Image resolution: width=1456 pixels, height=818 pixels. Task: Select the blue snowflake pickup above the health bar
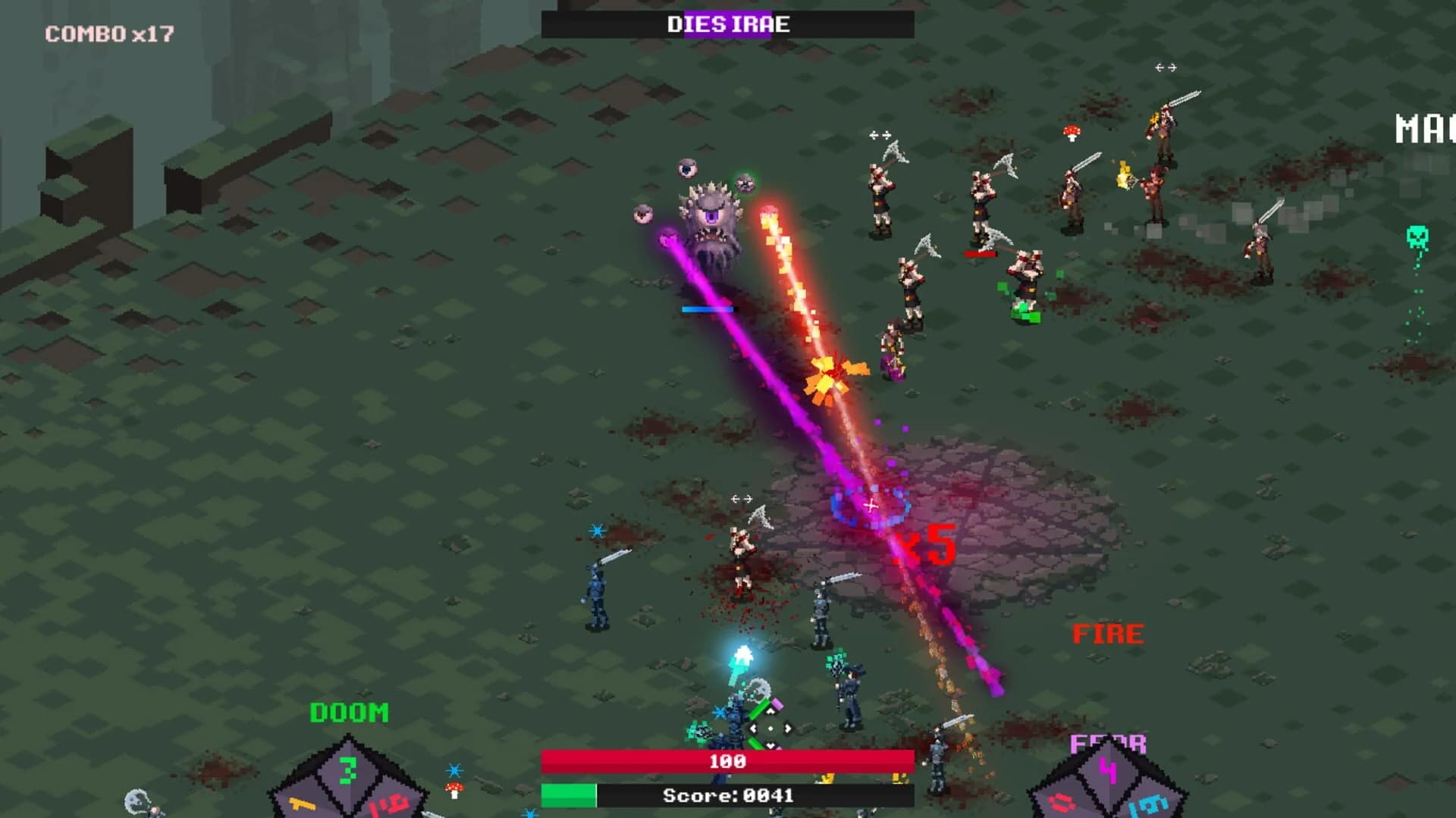tap(719, 713)
